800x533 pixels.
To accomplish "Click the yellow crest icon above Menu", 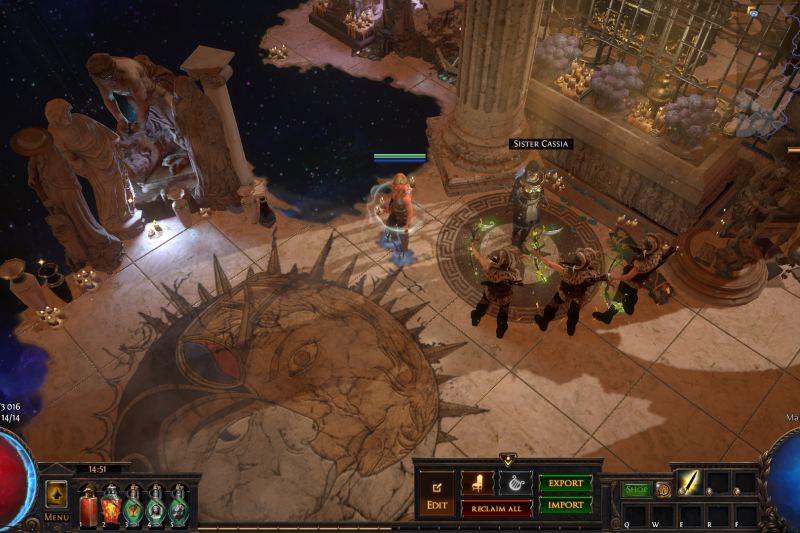I will tap(56, 494).
